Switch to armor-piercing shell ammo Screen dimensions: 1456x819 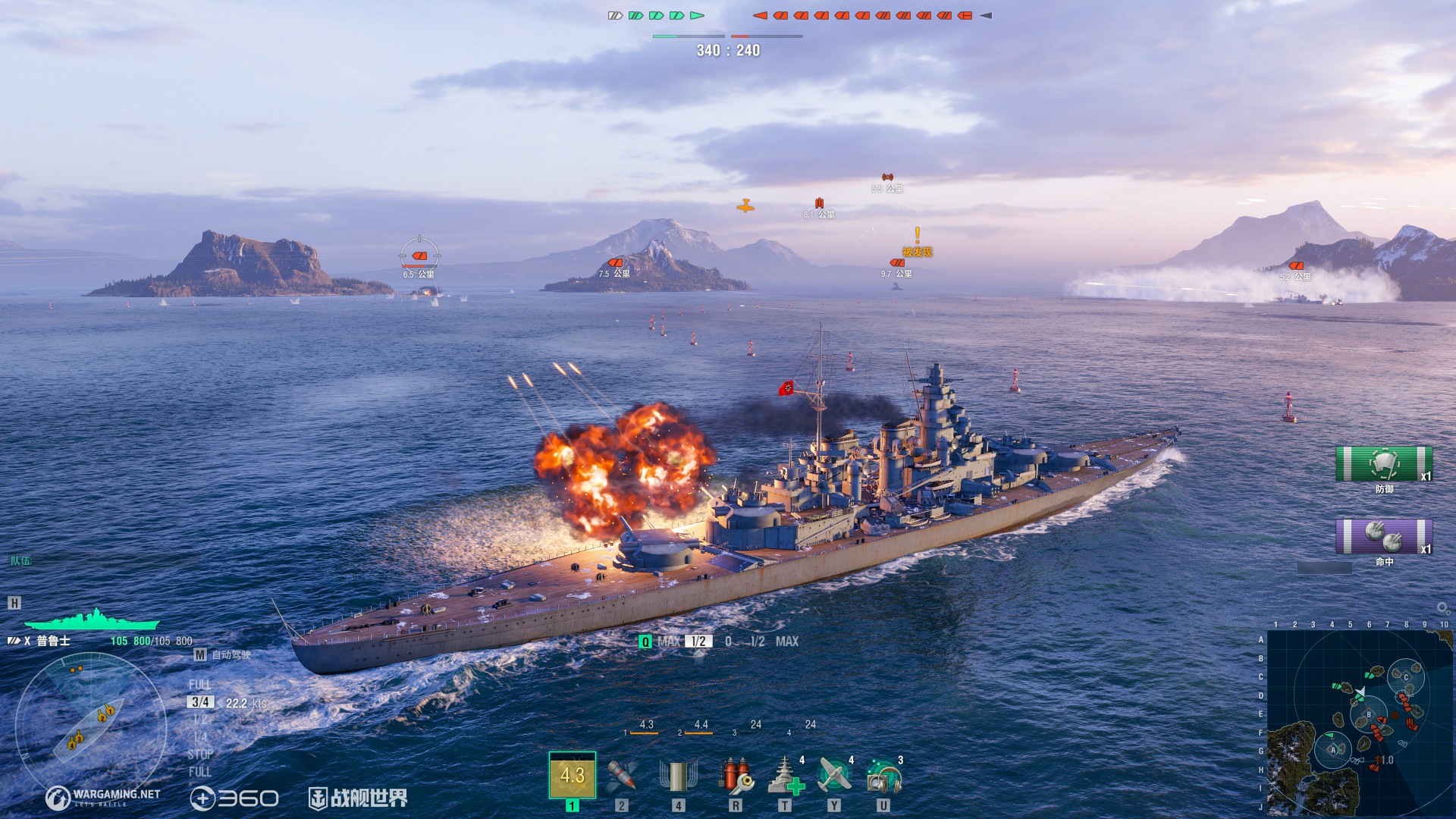tap(621, 776)
